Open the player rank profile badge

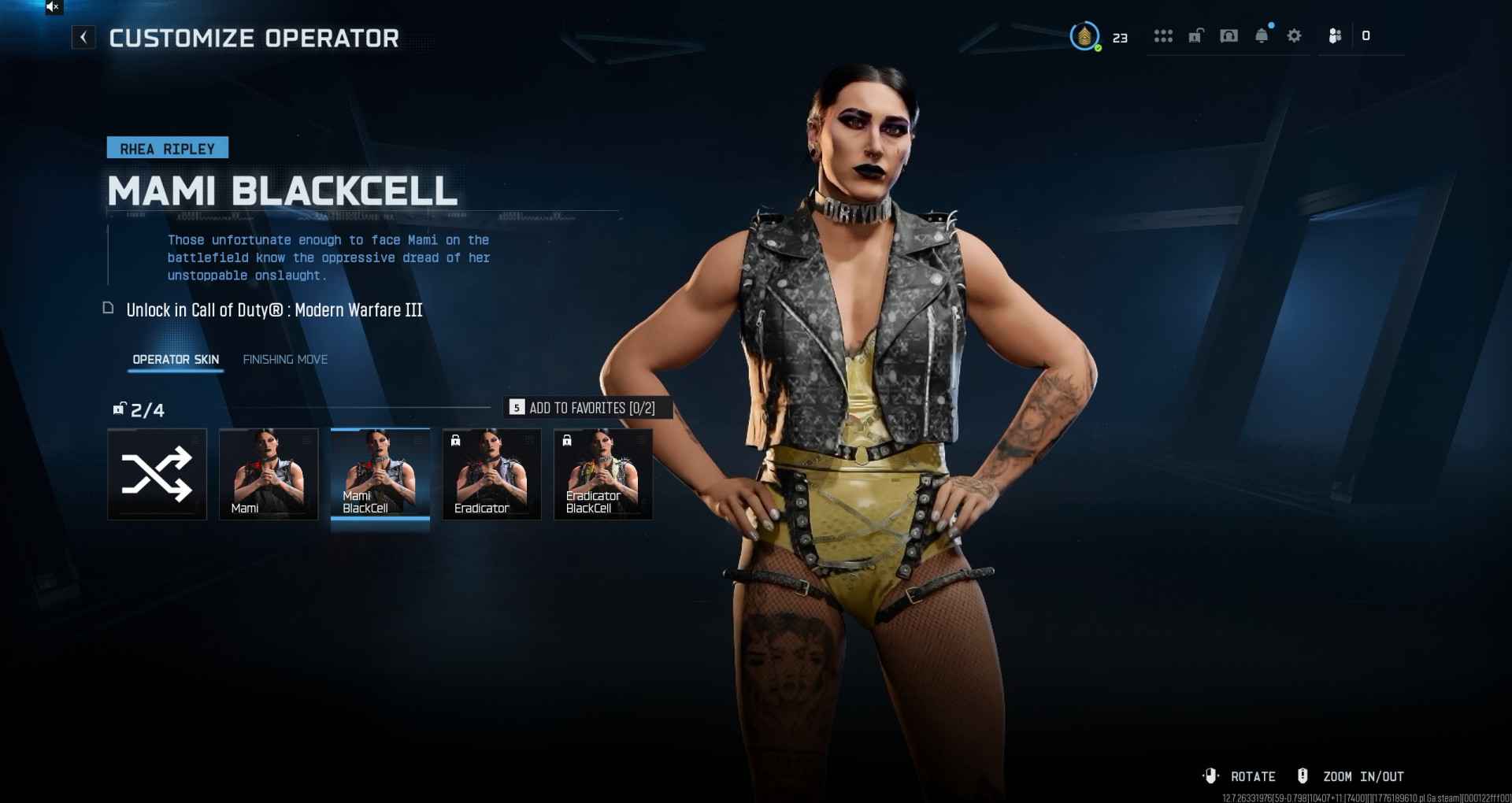1085,36
